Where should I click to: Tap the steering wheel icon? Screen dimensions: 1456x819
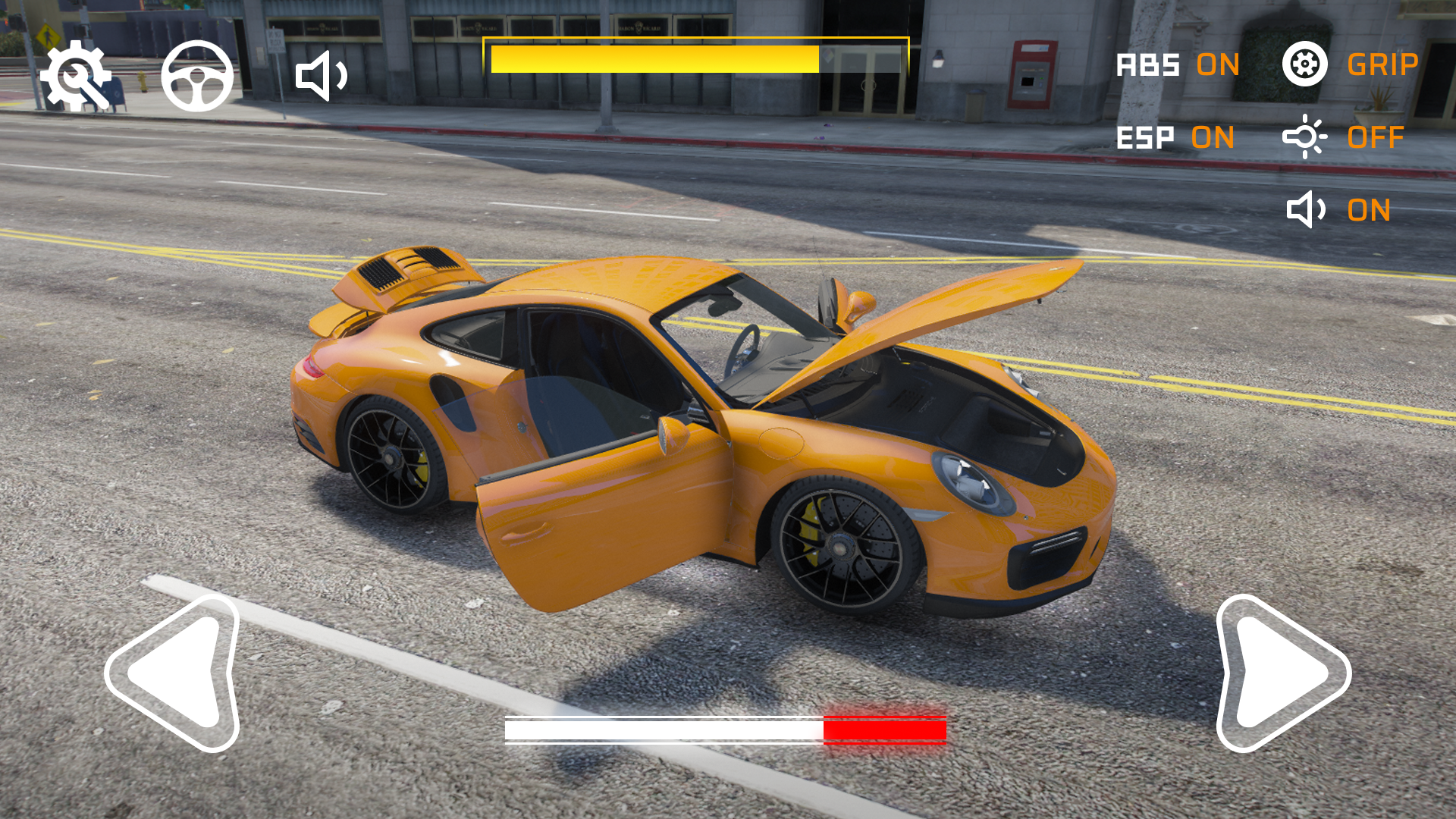[x=197, y=76]
